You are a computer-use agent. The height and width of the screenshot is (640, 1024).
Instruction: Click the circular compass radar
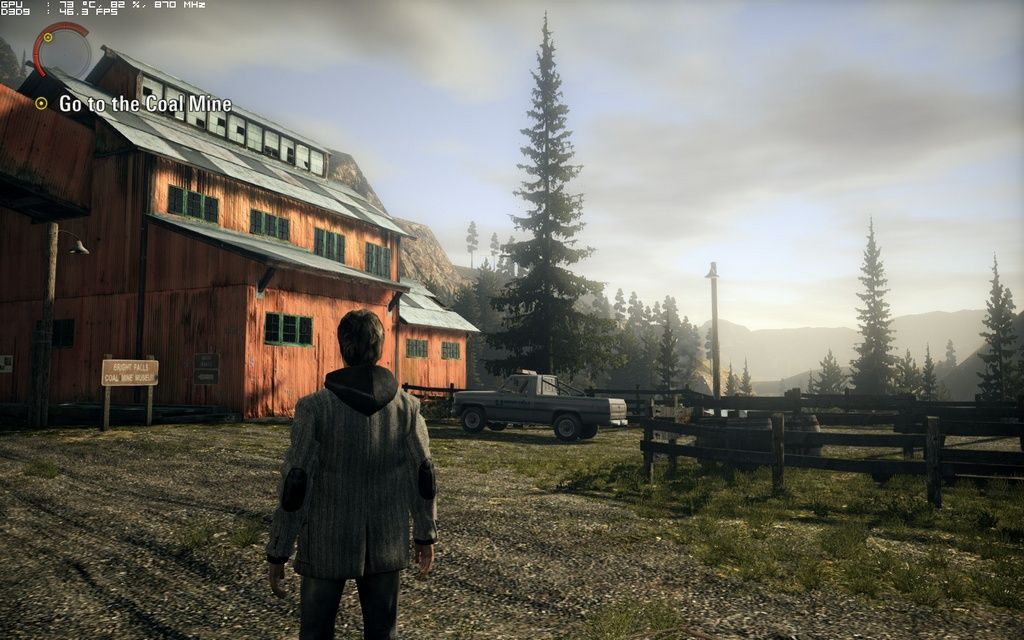click(x=61, y=50)
